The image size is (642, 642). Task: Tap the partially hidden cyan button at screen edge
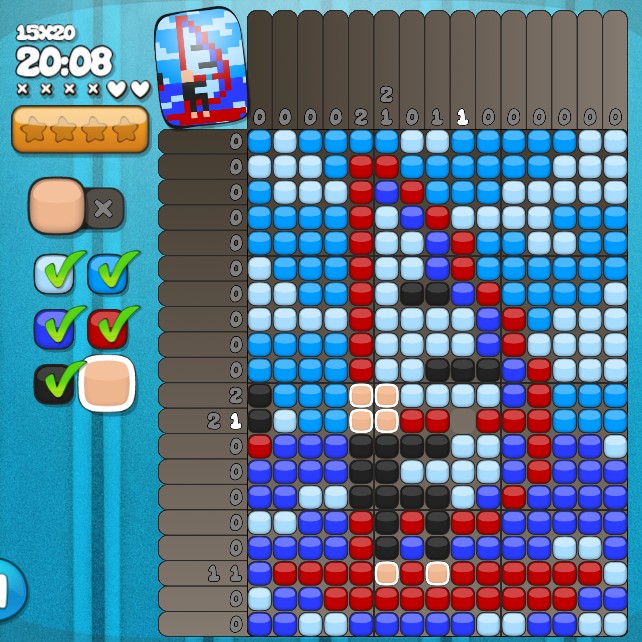[10, 590]
